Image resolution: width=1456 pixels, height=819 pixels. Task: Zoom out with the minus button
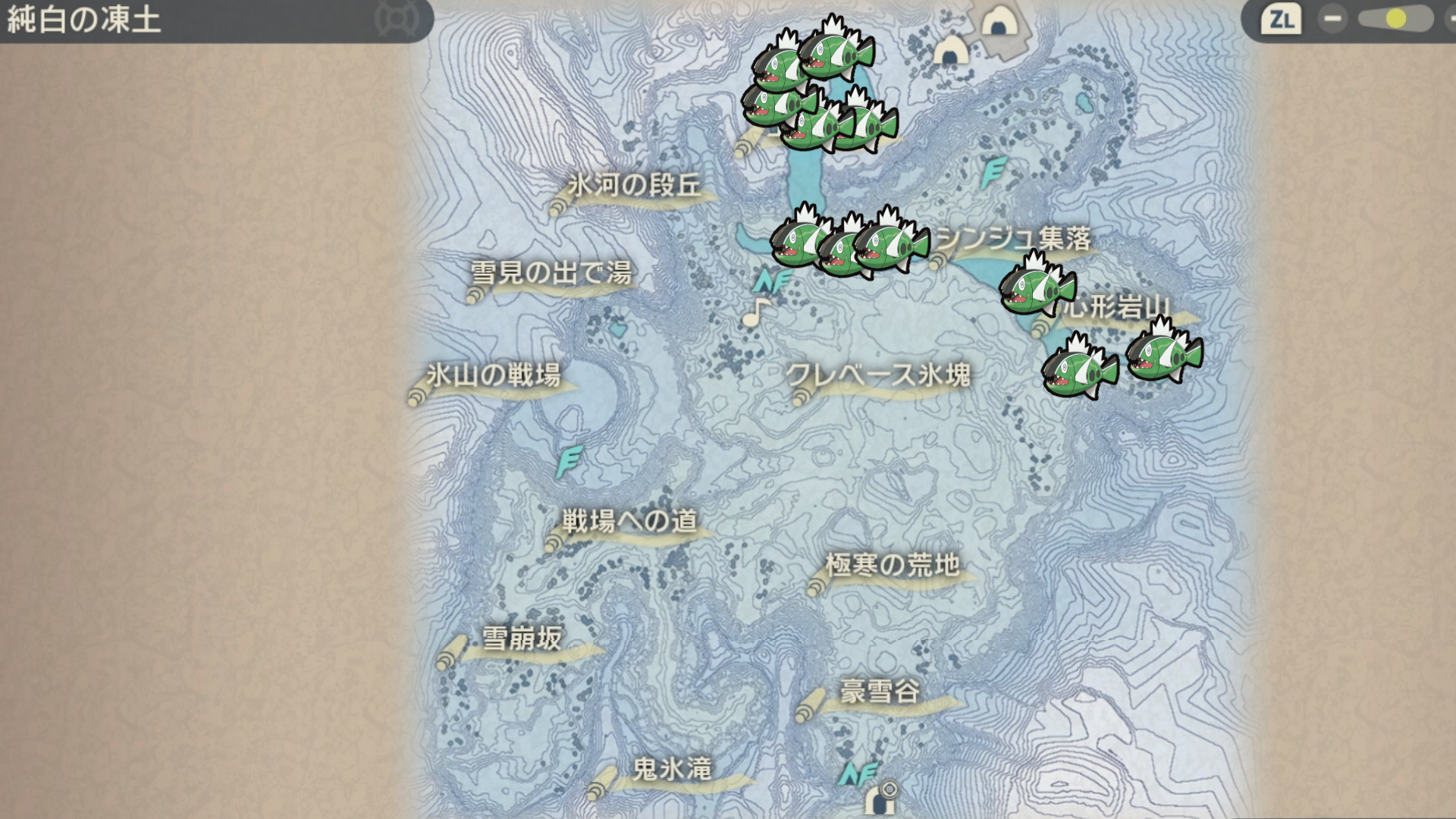[1332, 19]
